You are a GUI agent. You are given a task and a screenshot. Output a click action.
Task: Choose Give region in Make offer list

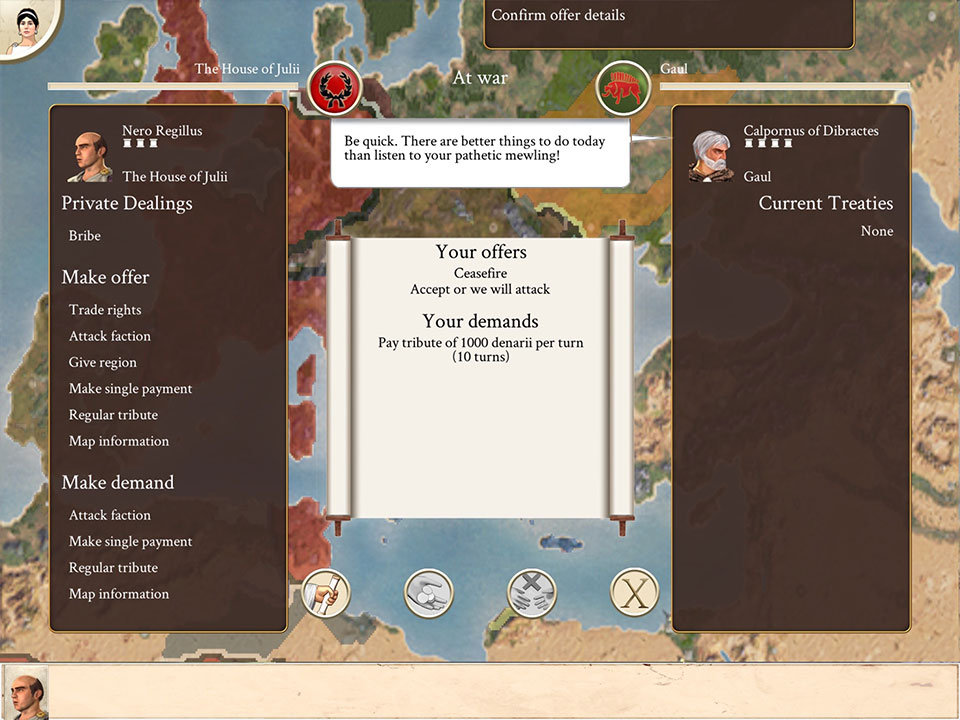point(103,362)
